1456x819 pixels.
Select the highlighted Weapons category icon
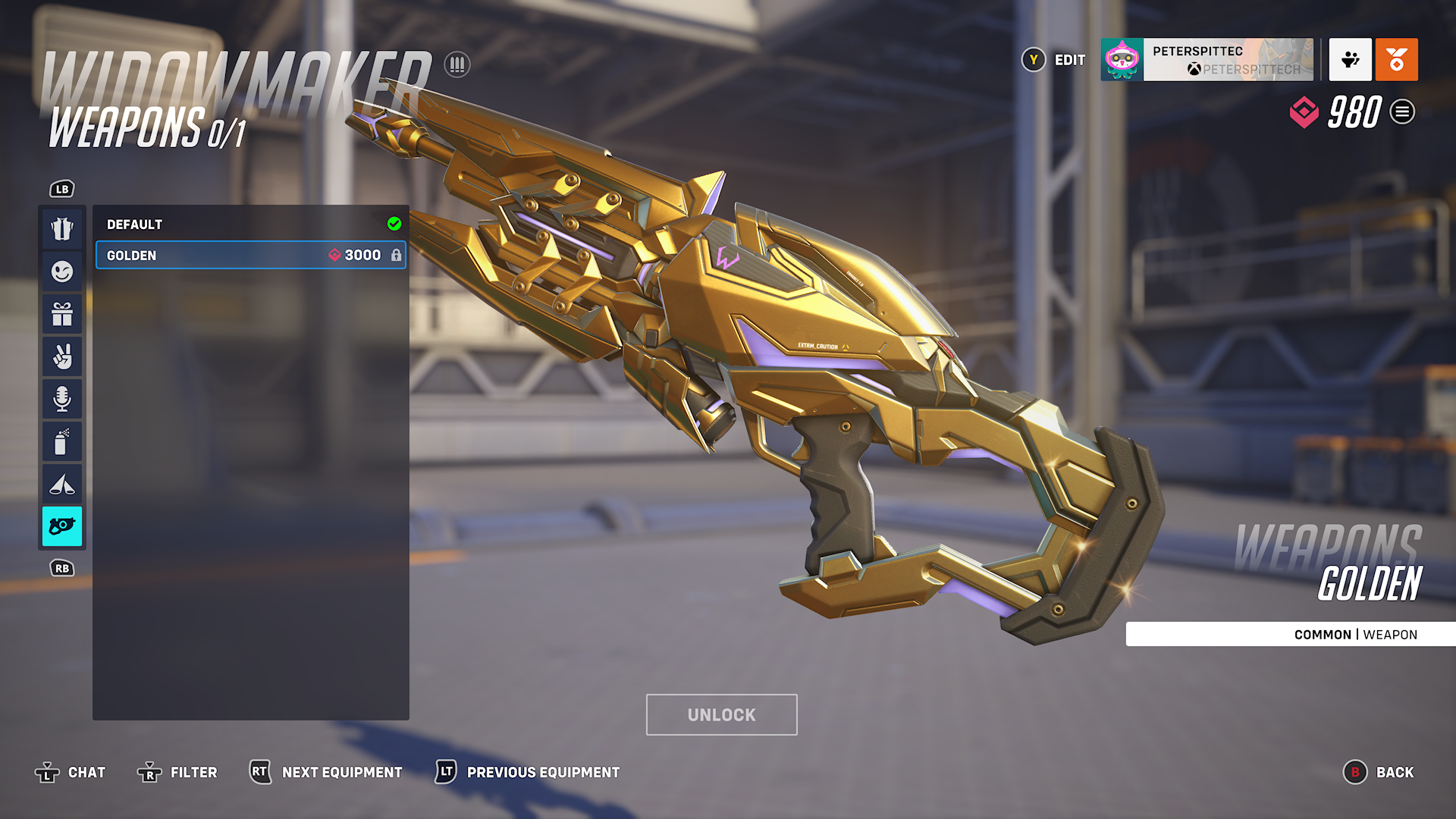[x=62, y=527]
